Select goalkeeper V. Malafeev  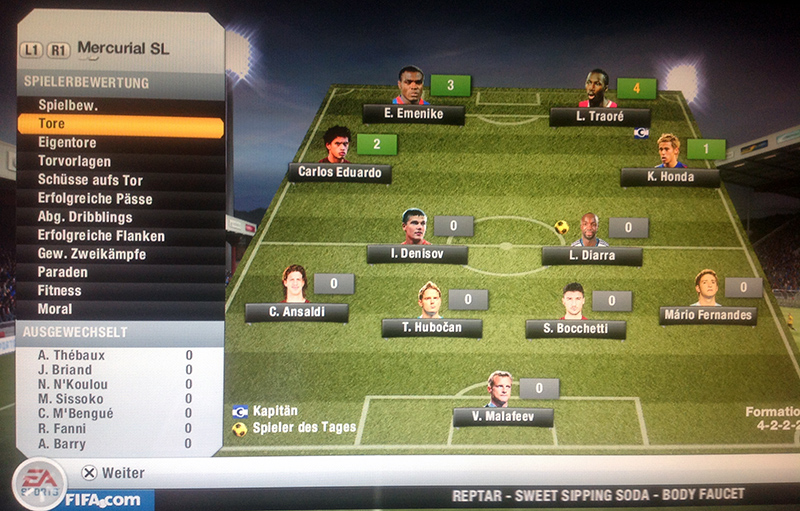click(x=502, y=417)
